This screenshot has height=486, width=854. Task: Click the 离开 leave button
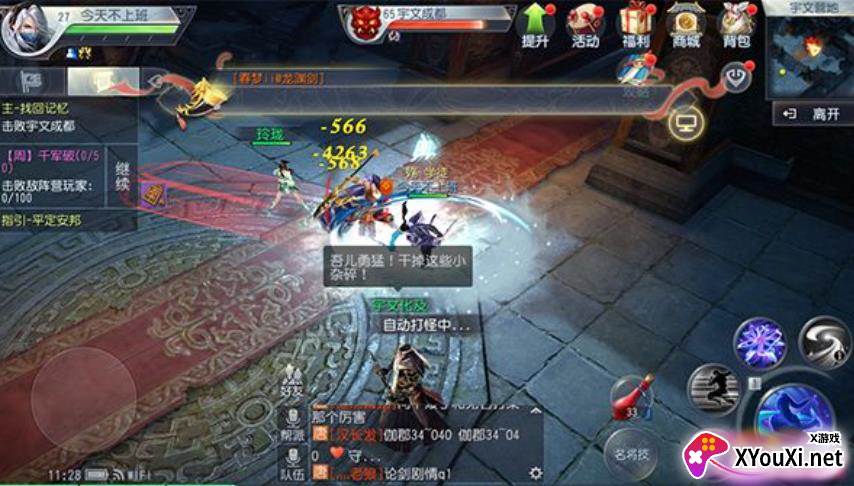pyautogui.click(x=814, y=114)
